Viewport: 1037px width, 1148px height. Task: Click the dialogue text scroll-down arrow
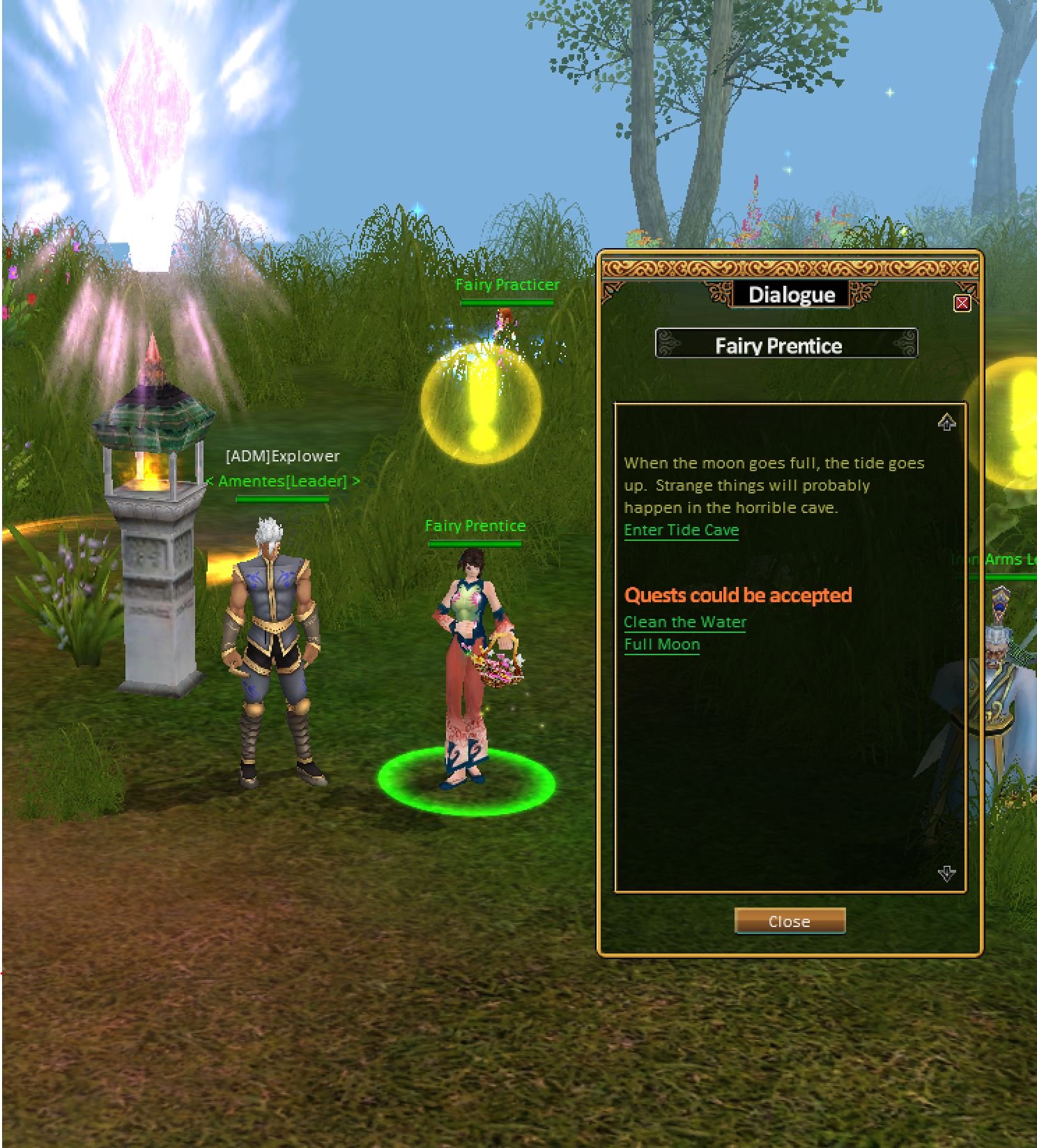[946, 873]
